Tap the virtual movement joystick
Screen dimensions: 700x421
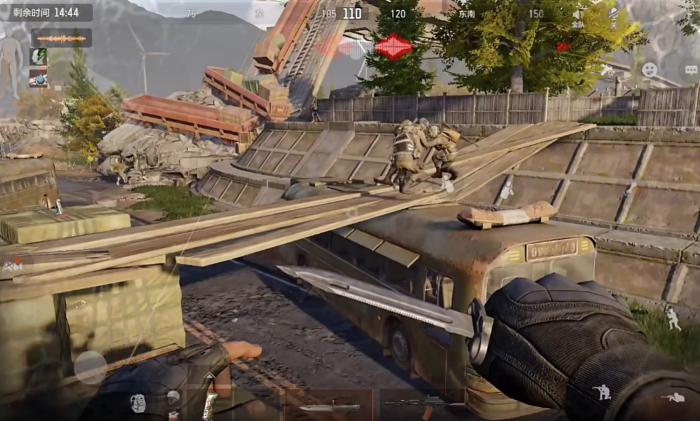click(90, 367)
